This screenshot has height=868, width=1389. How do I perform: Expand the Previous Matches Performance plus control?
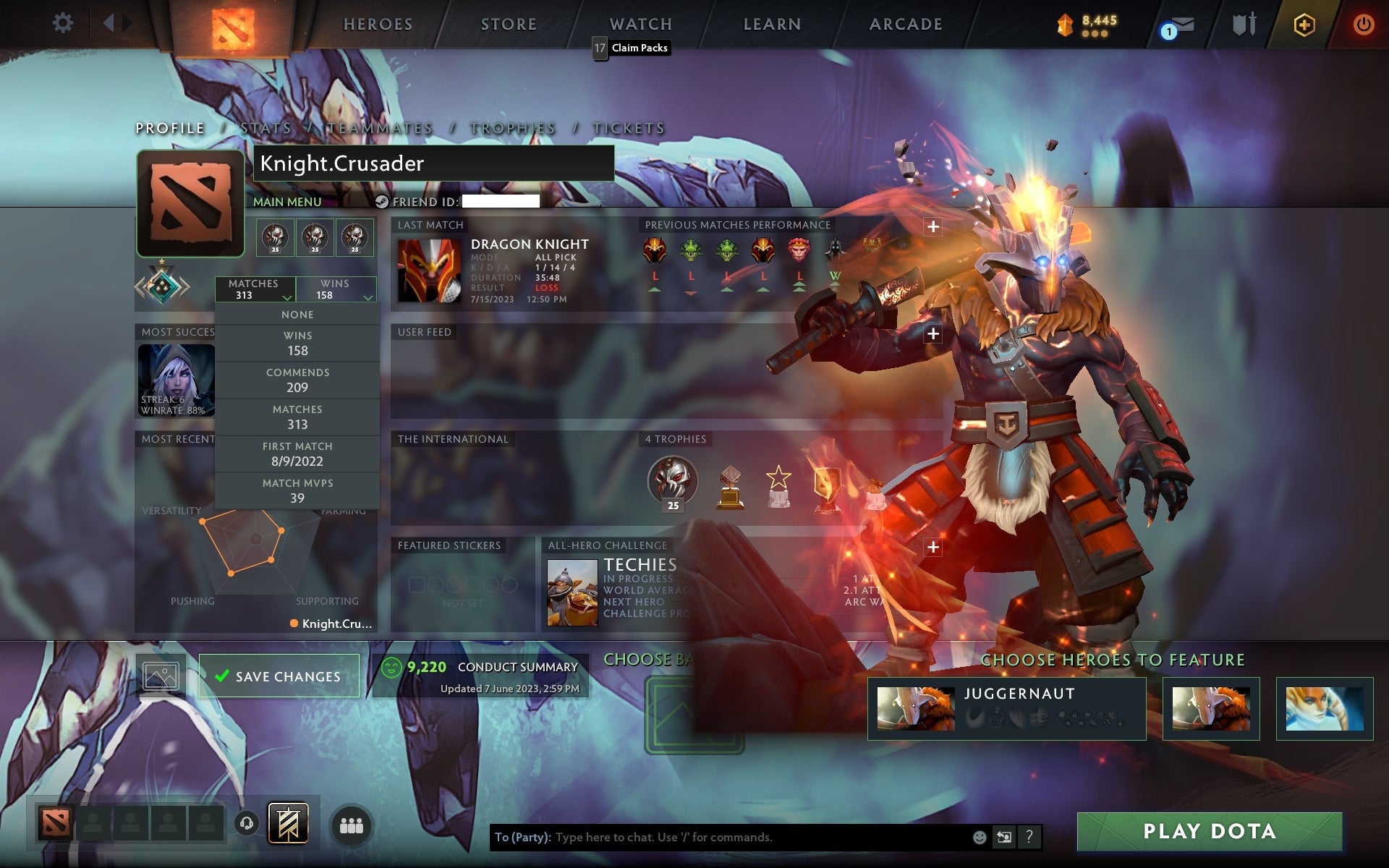(x=935, y=226)
